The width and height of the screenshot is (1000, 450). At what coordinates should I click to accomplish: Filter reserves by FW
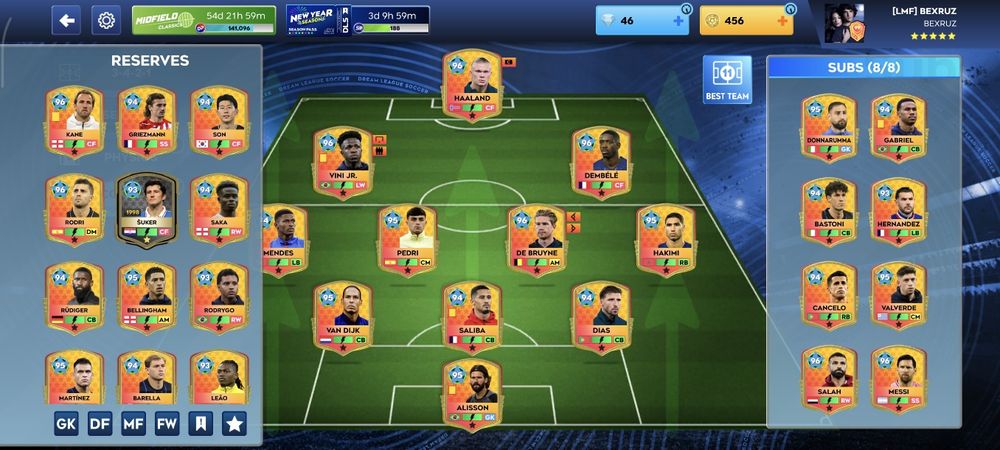tap(167, 423)
